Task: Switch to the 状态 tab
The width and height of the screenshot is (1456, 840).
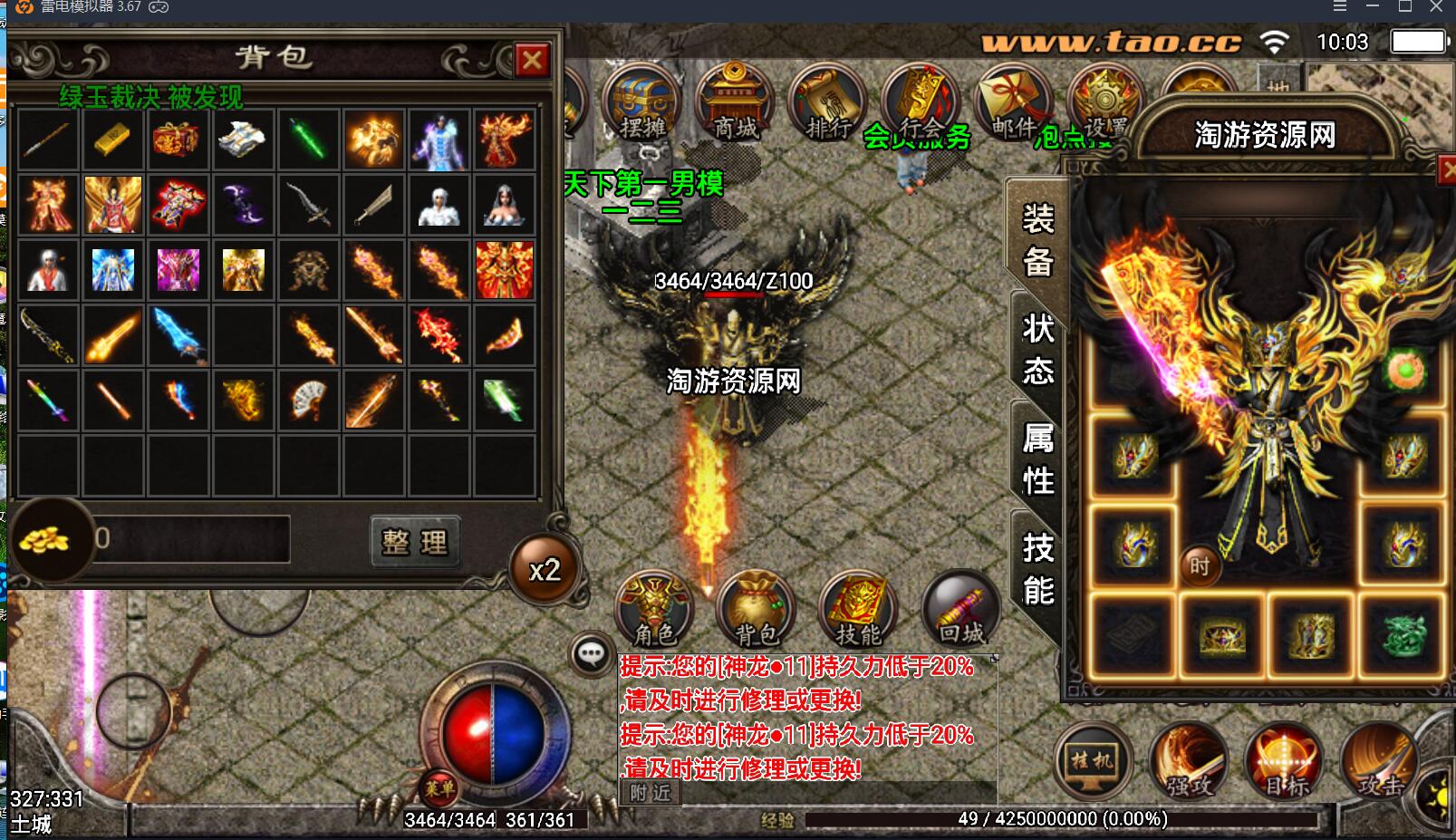Action: point(1037,349)
